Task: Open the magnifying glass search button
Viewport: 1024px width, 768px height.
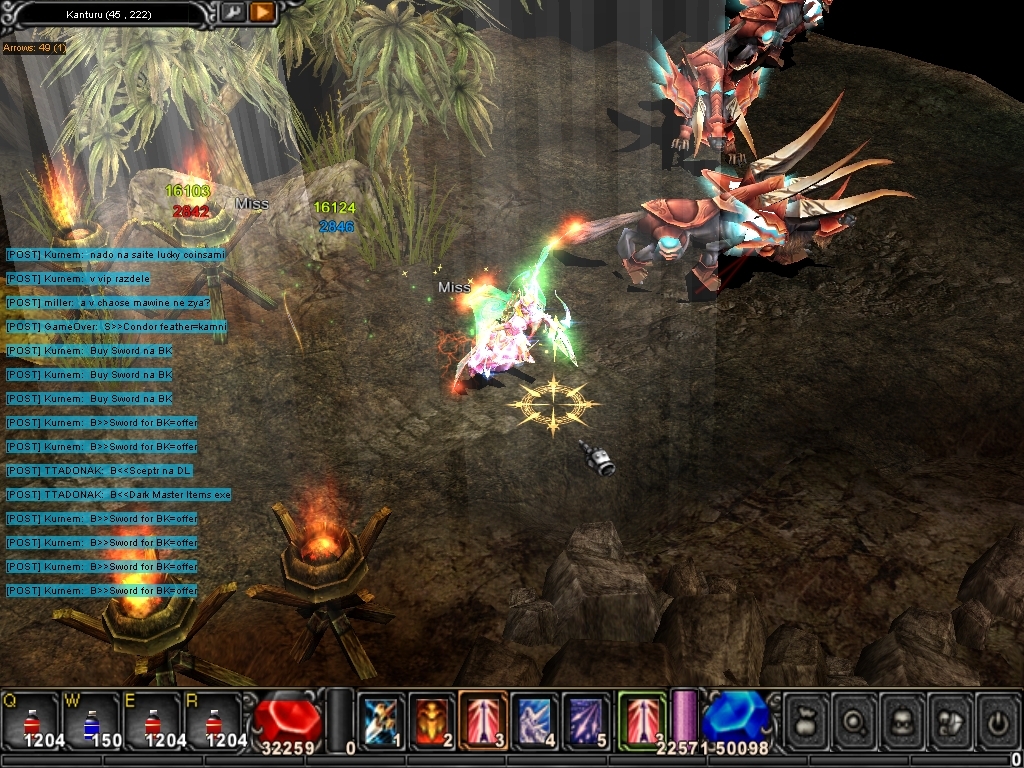Action: (855, 721)
